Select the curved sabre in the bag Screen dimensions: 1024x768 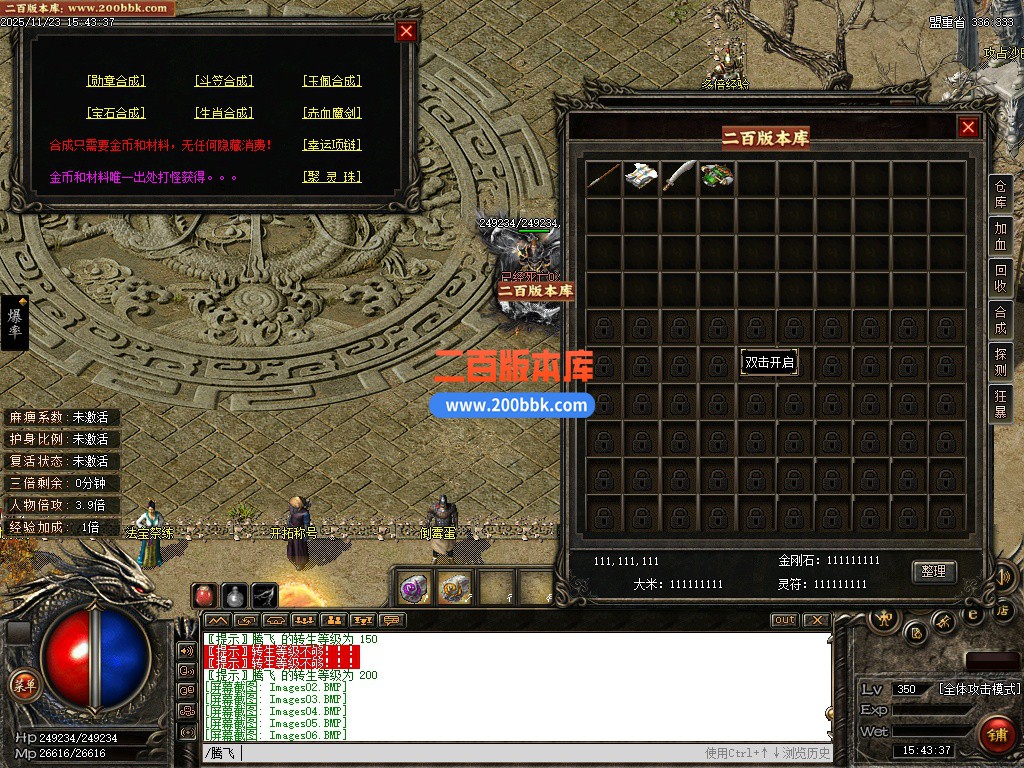[x=680, y=177]
